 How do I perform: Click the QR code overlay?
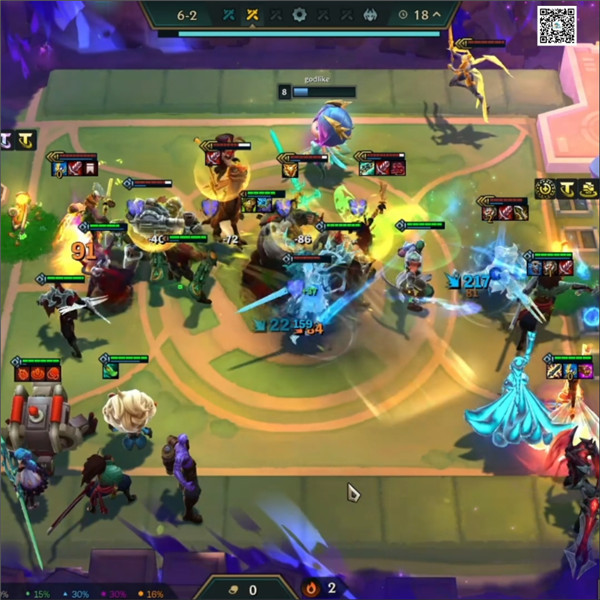(557, 26)
